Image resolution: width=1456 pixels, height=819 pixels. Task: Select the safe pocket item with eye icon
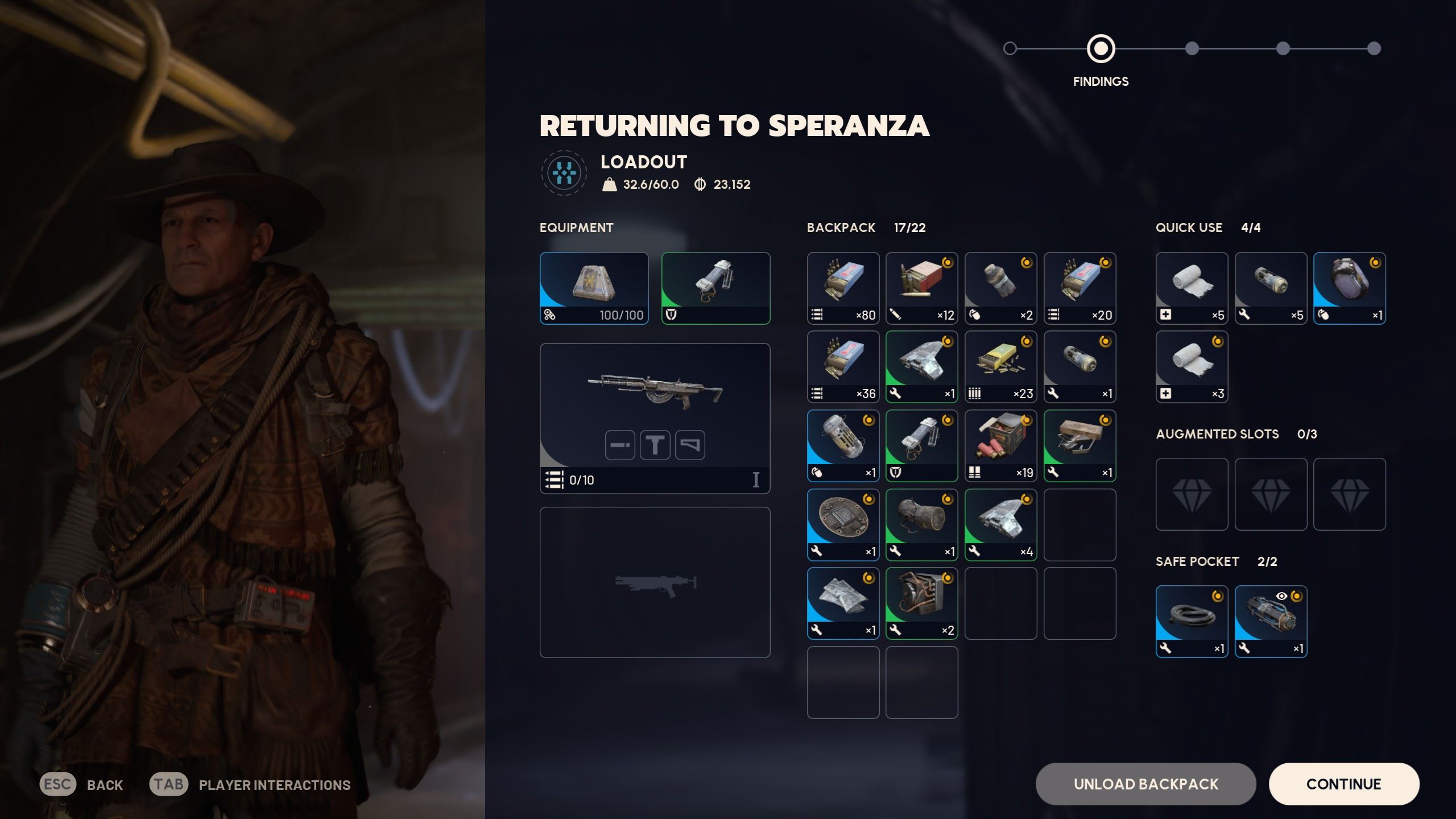coord(1271,621)
